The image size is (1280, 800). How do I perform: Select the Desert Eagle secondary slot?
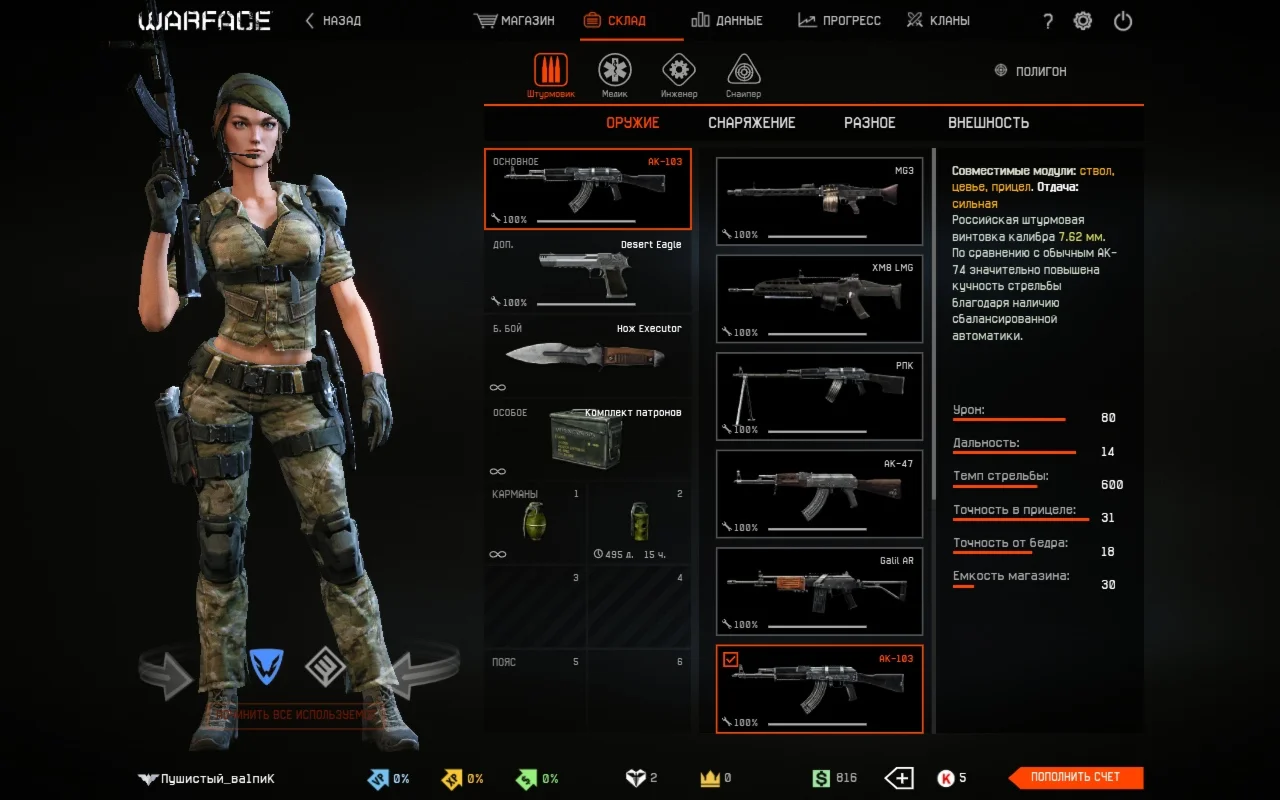point(588,273)
